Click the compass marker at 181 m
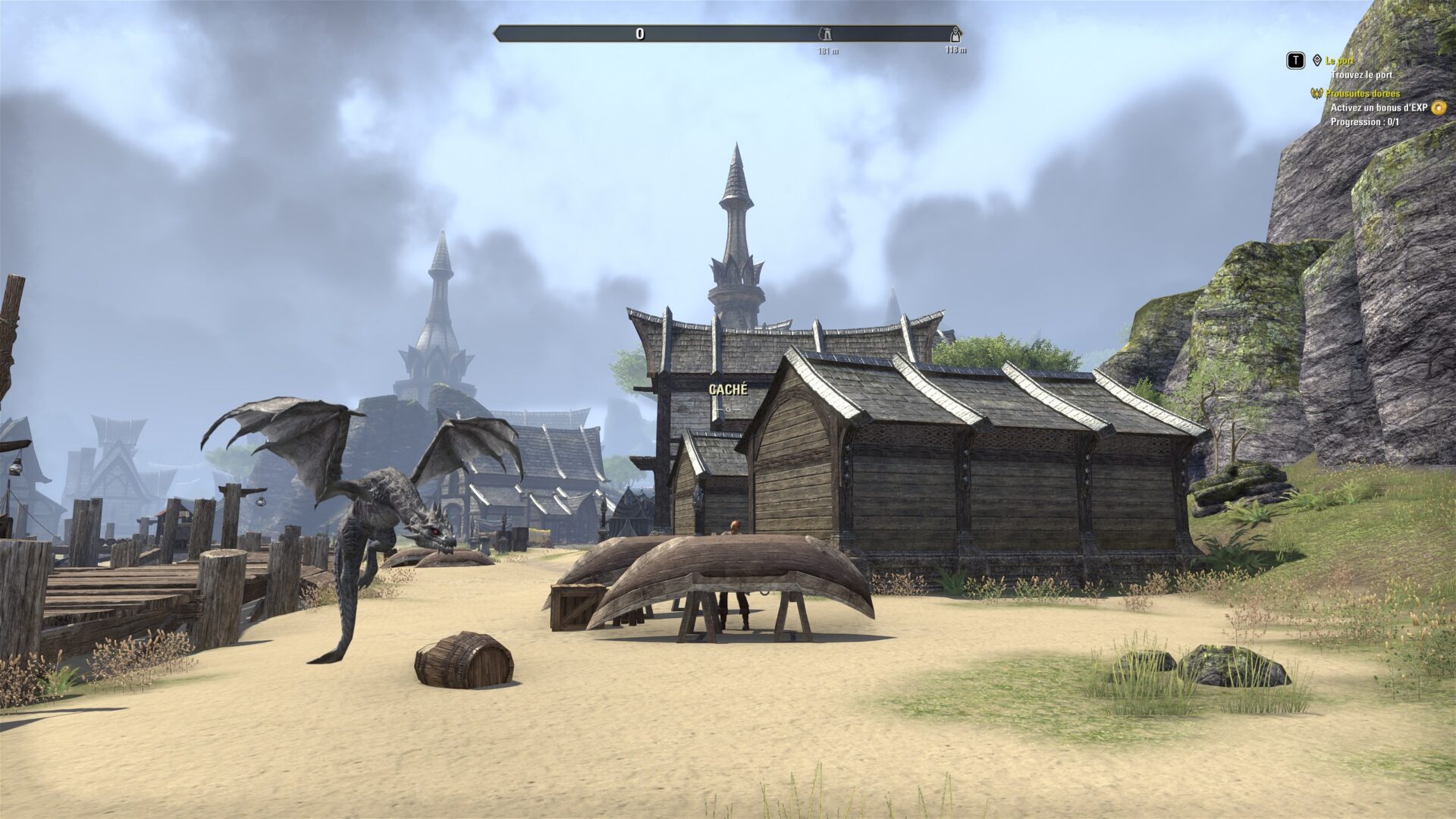Screen dimensions: 1456x819 824,34
